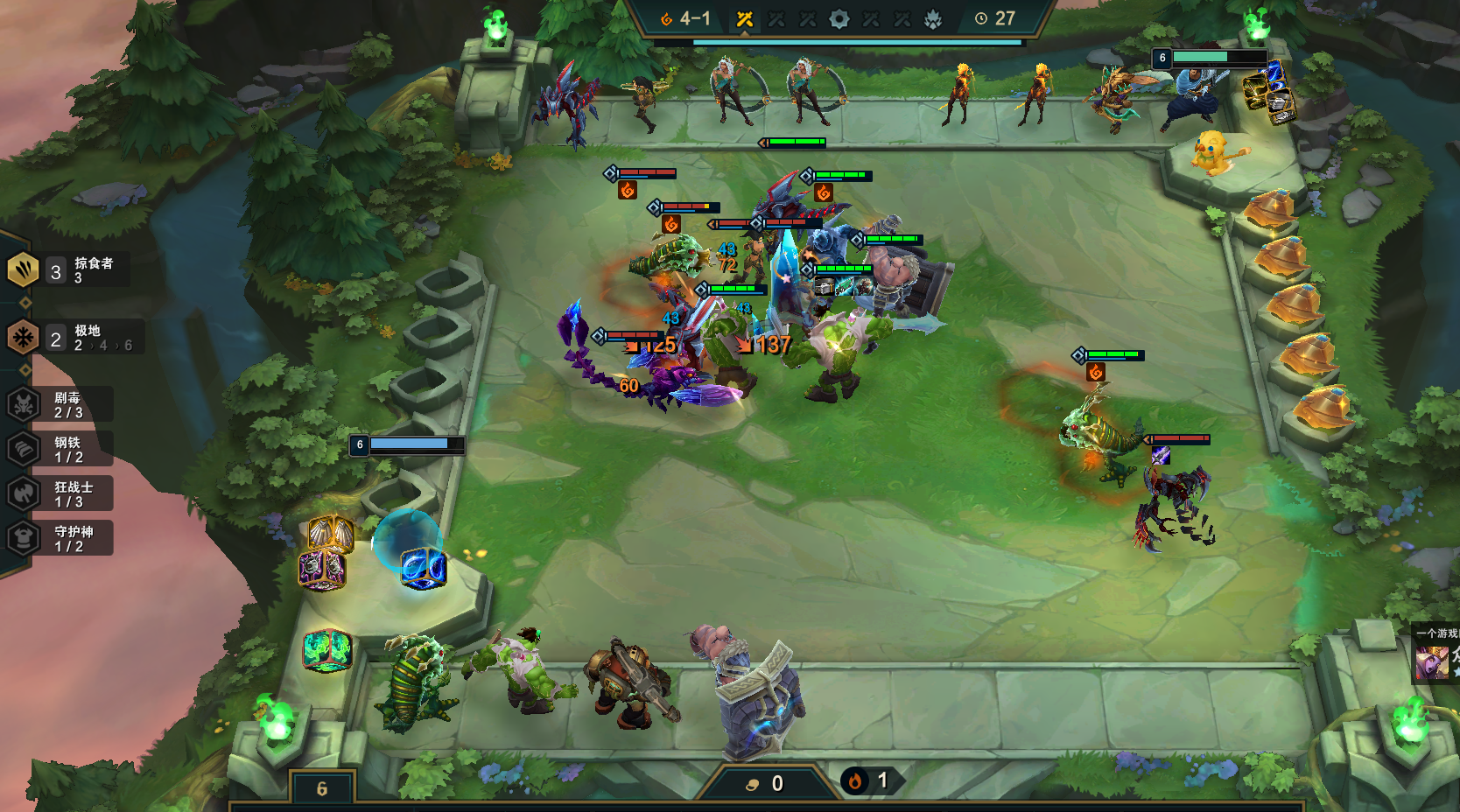This screenshot has height=812, width=1460.
Task: Choose the green striped creature on the bench
Action: (x=413, y=682)
